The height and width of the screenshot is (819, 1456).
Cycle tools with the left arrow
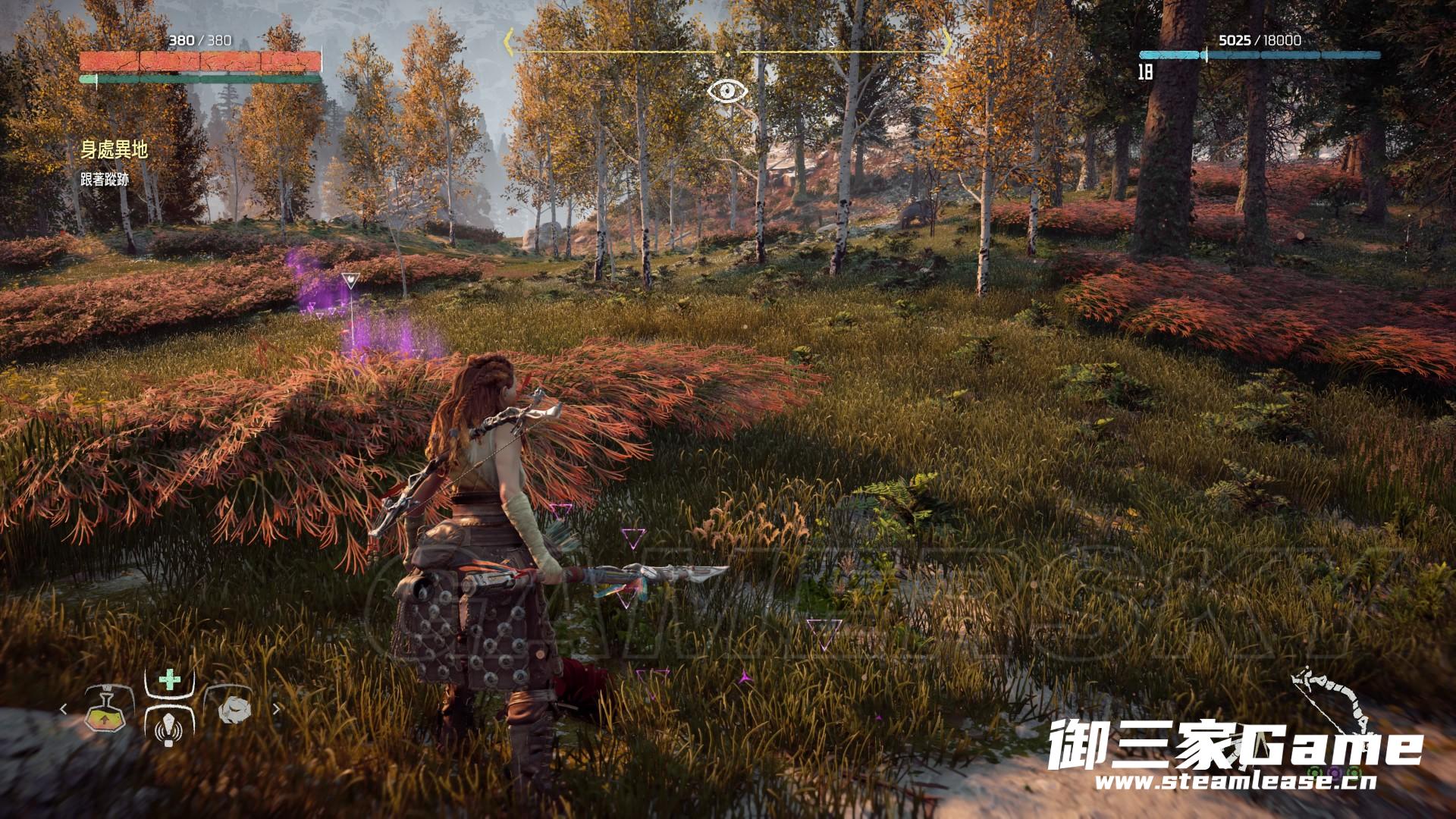(64, 710)
